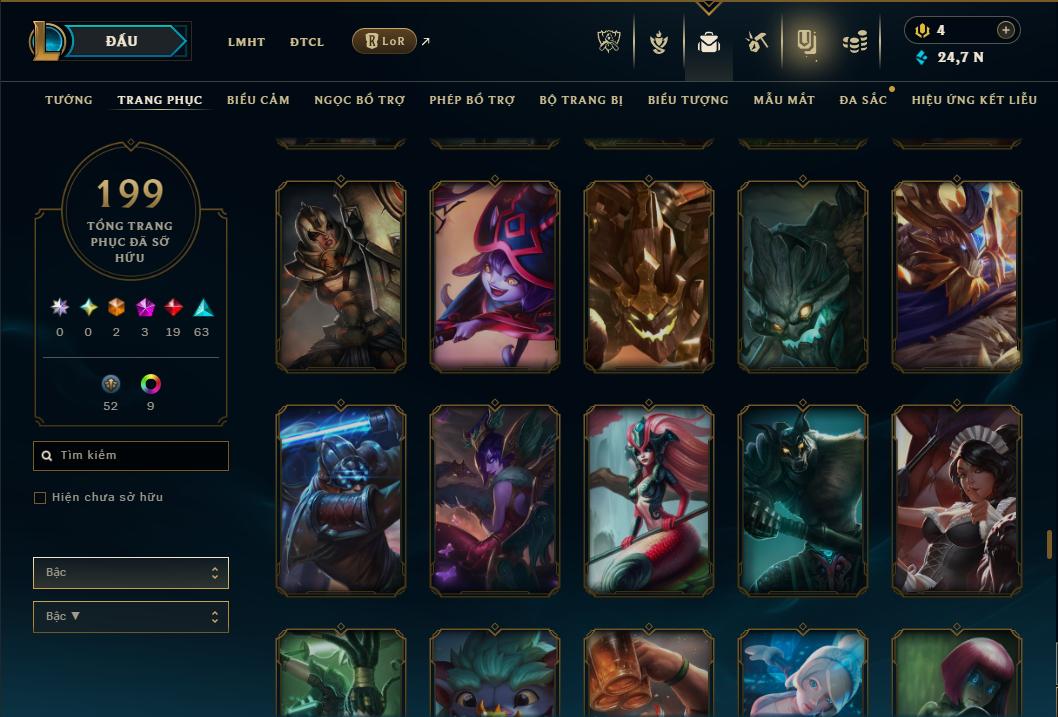Open the LMHT home tab

(246, 42)
